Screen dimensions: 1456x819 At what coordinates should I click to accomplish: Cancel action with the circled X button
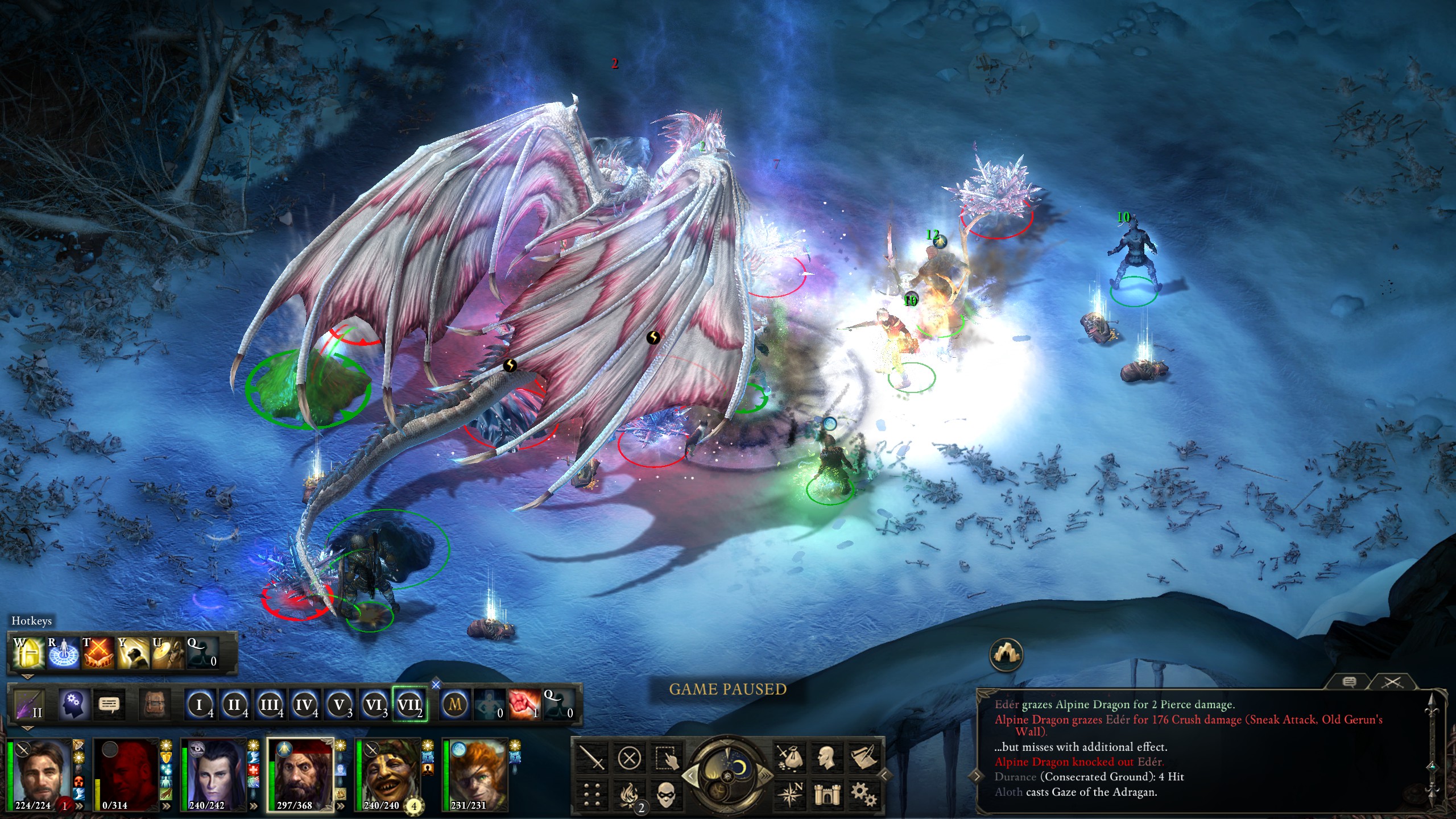click(629, 758)
